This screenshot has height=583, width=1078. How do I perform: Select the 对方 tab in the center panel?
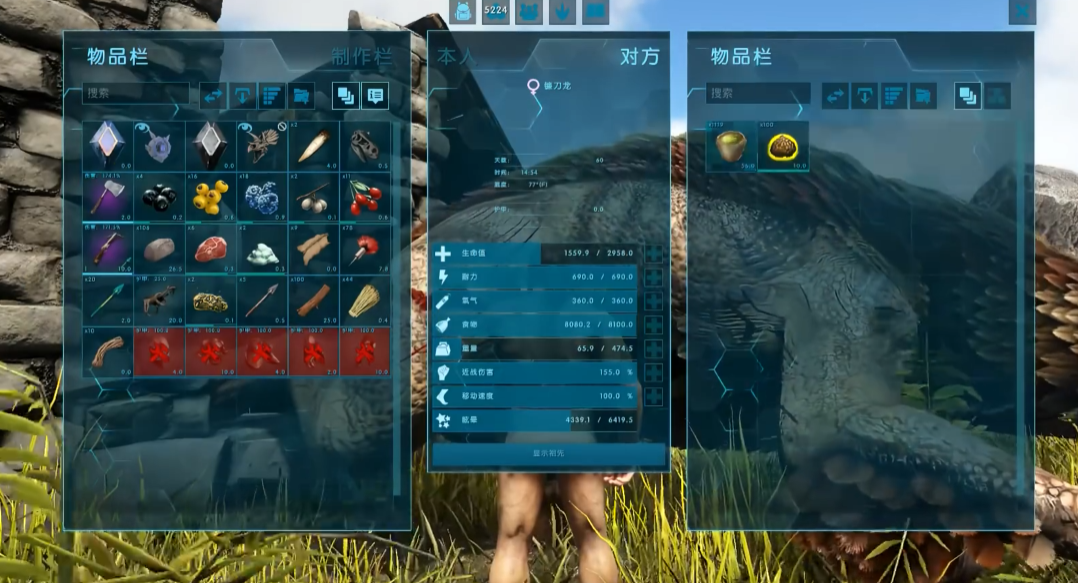(639, 57)
